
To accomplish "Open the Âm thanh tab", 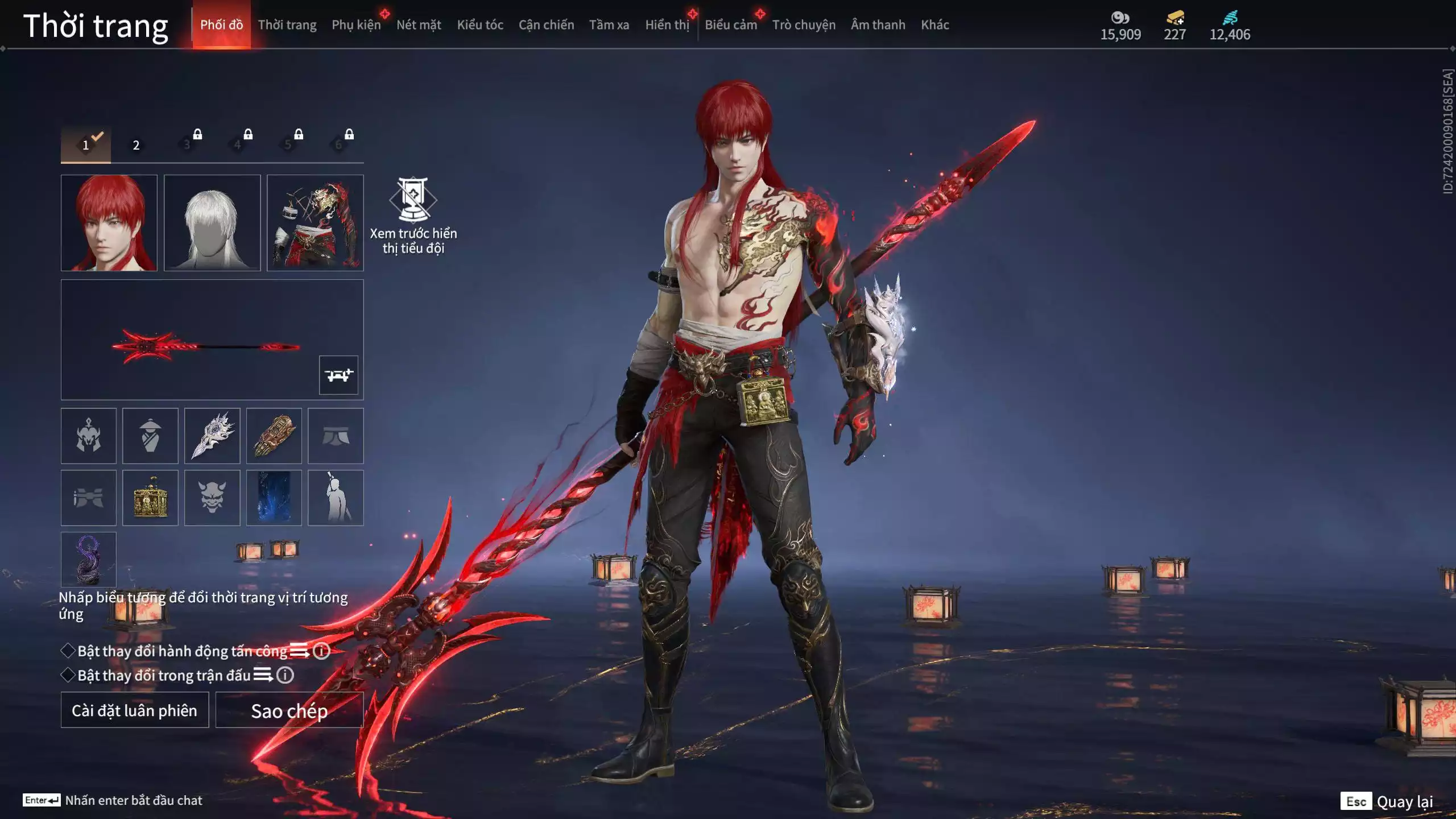I will click(x=878, y=24).
